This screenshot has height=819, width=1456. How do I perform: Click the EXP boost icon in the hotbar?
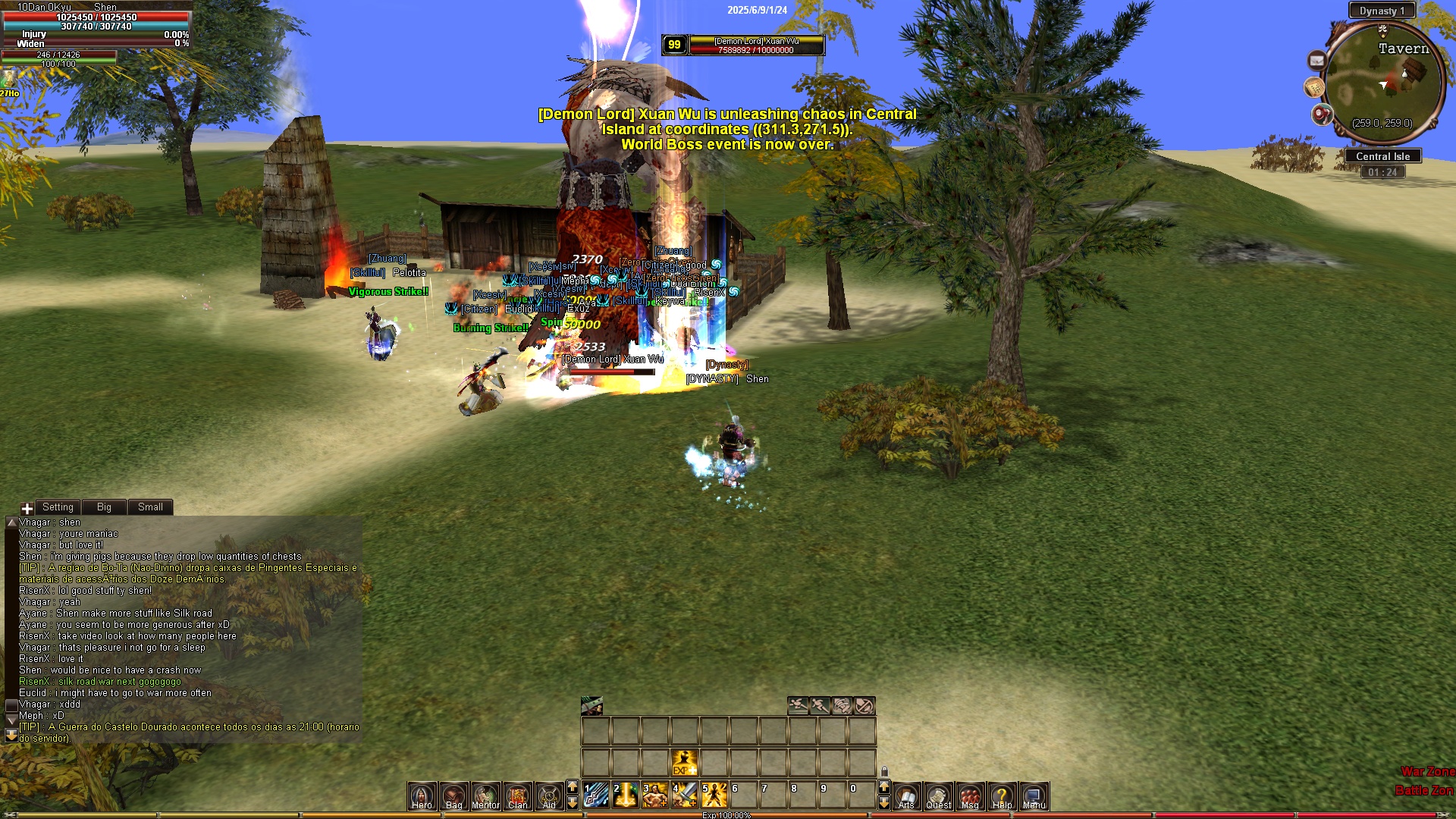pyautogui.click(x=684, y=762)
